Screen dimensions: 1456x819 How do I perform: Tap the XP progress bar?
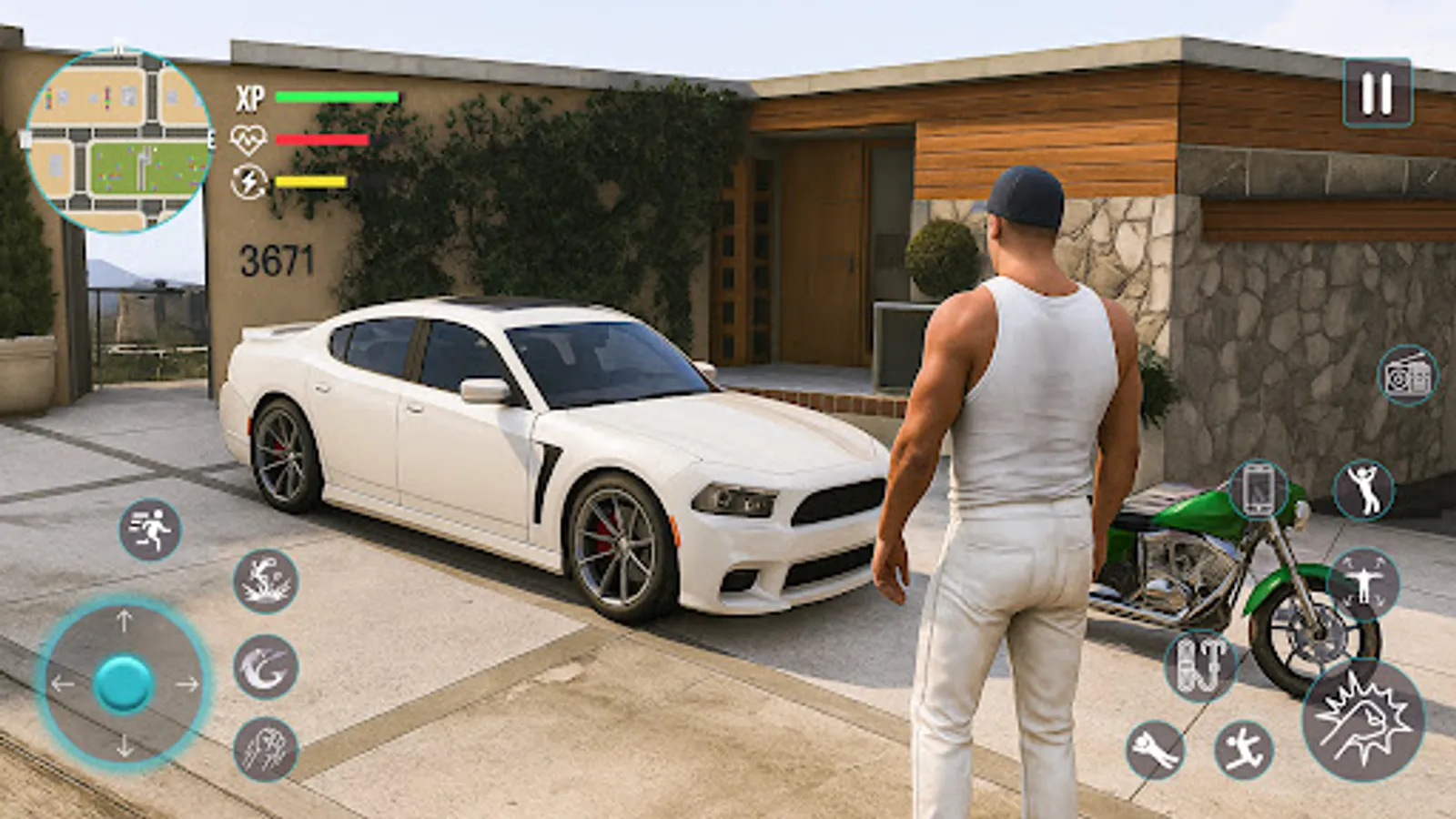337,96
